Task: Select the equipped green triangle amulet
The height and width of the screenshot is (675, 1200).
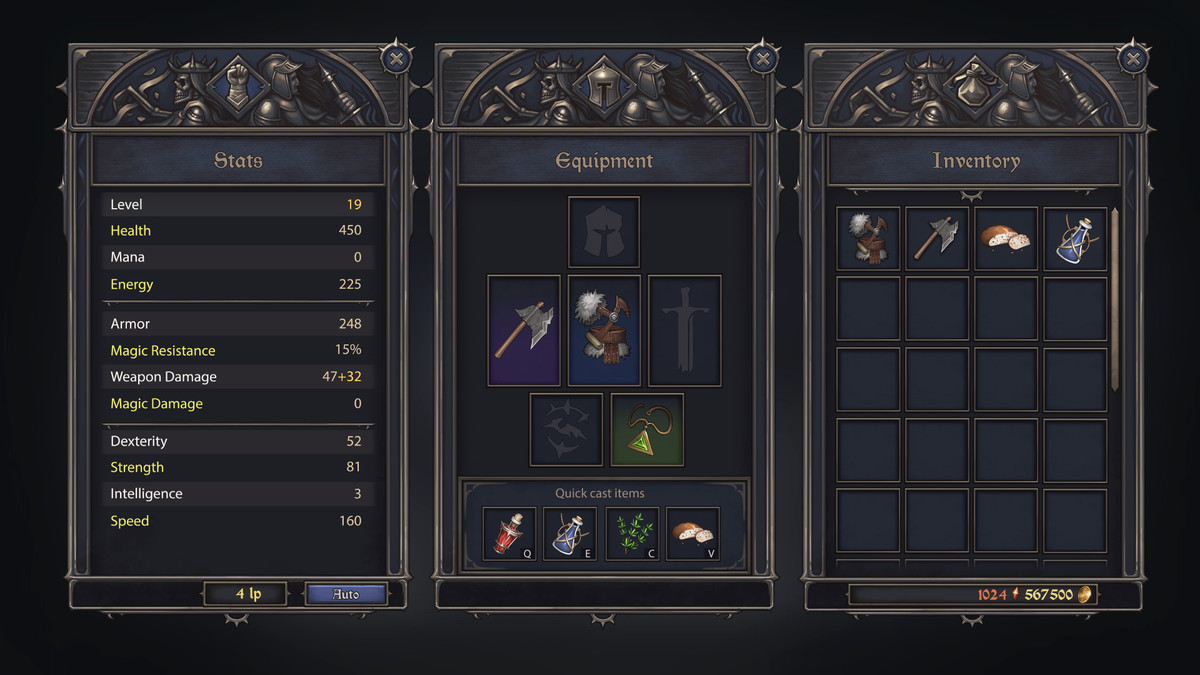Action: point(647,429)
